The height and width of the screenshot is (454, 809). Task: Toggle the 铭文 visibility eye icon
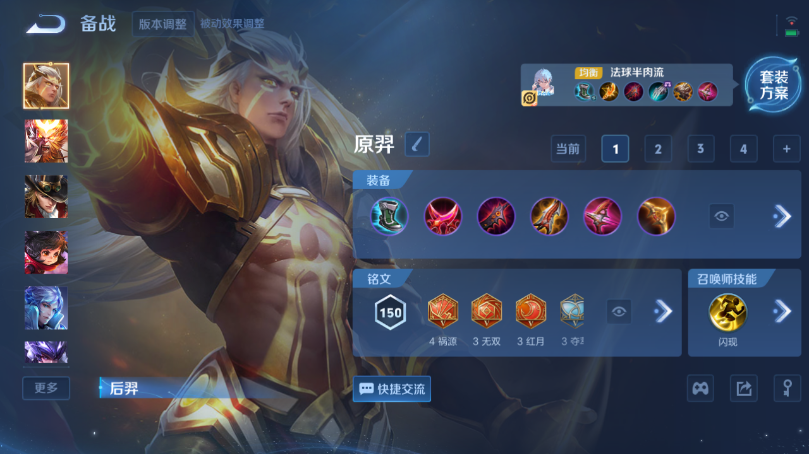620,312
